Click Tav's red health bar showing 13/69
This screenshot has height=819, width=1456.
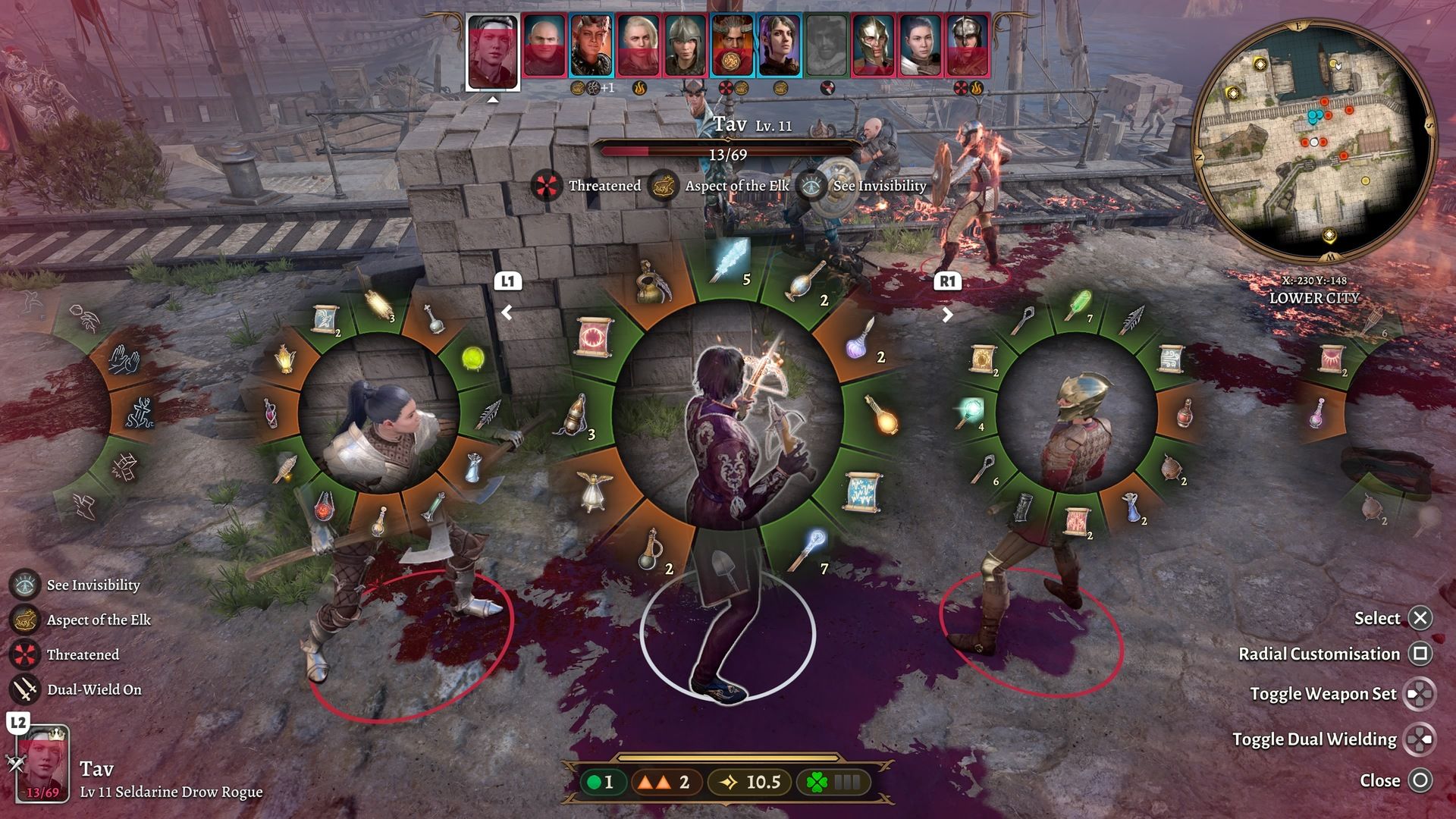[728, 149]
